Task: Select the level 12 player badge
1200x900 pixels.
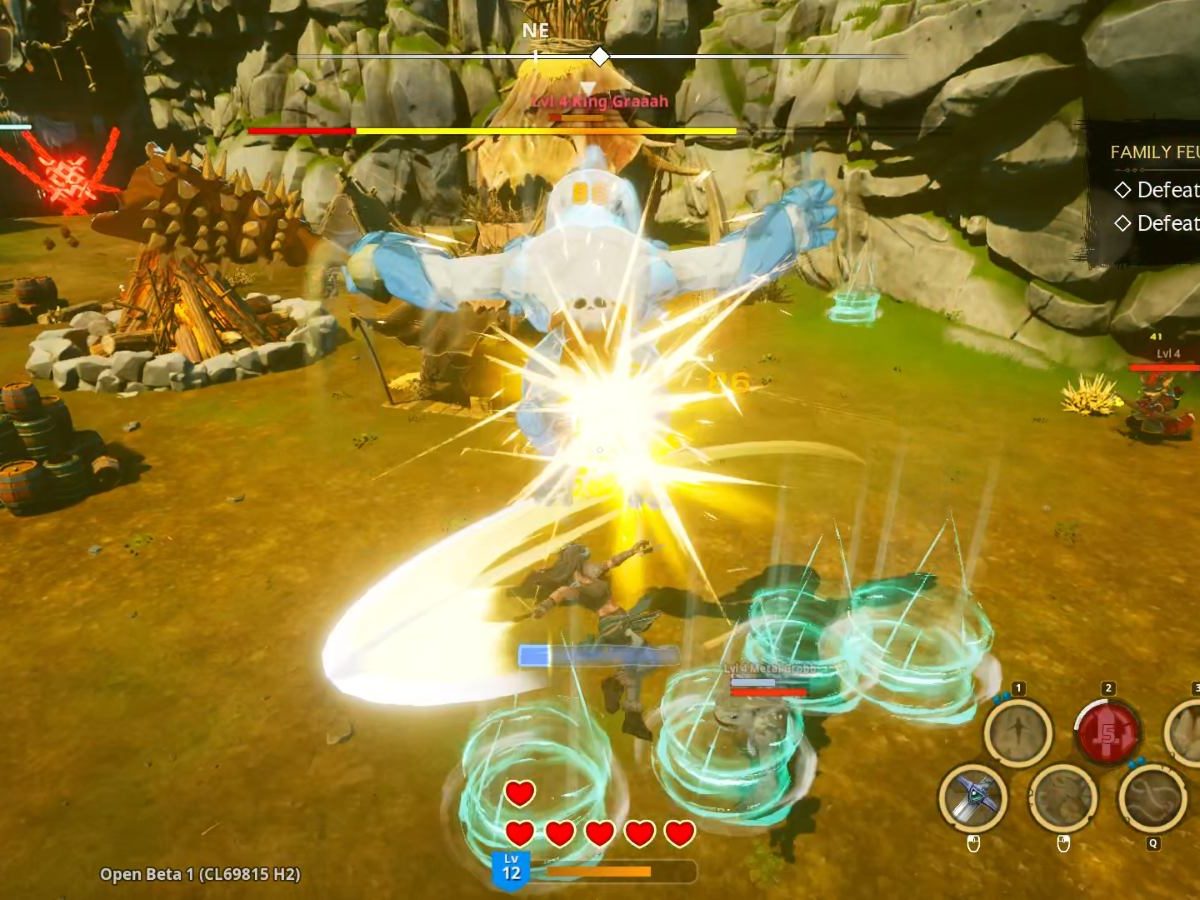Action: [x=511, y=869]
